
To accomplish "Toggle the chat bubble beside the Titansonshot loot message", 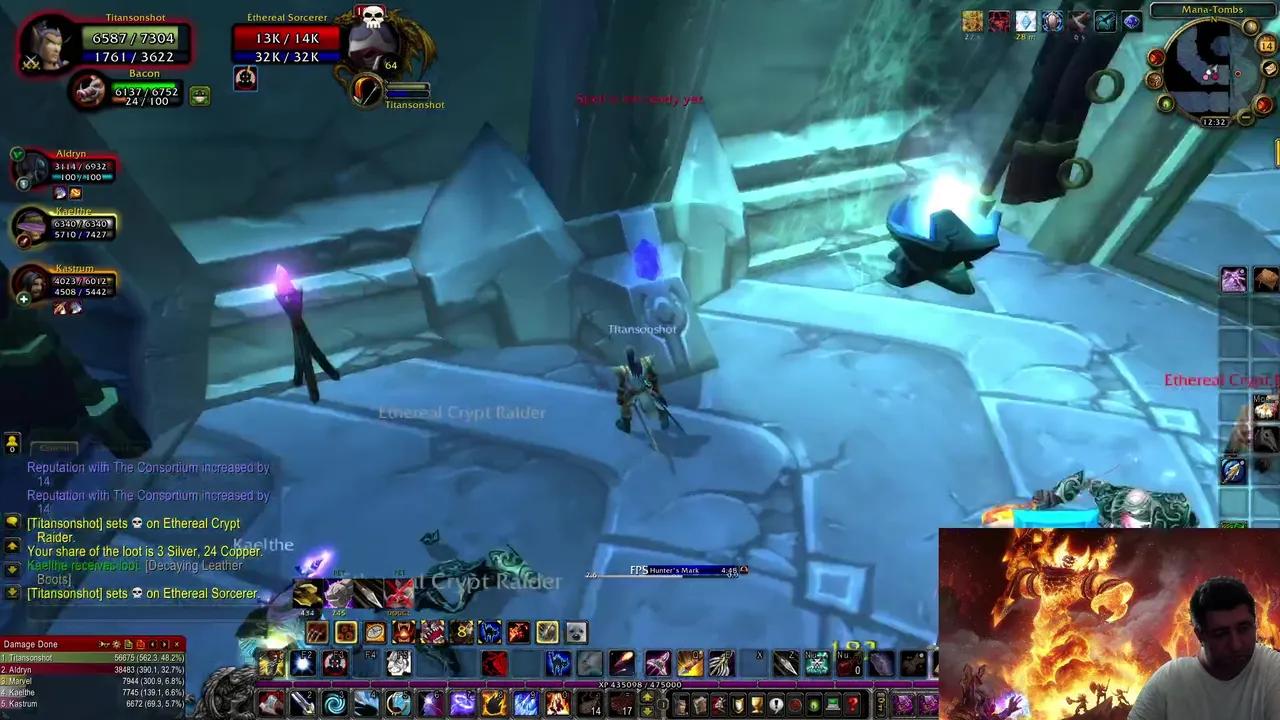I will point(12,522).
